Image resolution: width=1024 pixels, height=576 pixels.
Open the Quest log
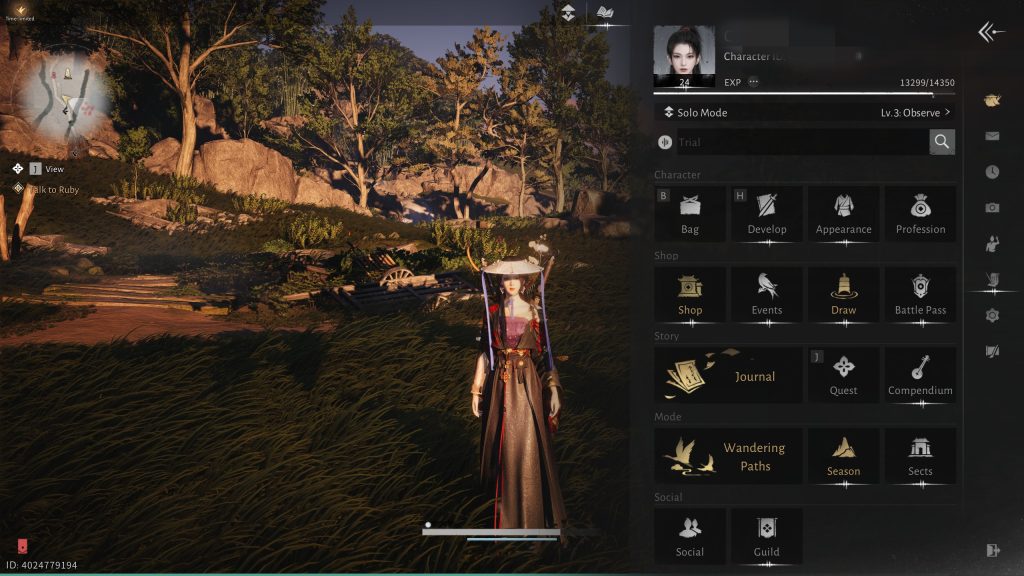(x=843, y=375)
